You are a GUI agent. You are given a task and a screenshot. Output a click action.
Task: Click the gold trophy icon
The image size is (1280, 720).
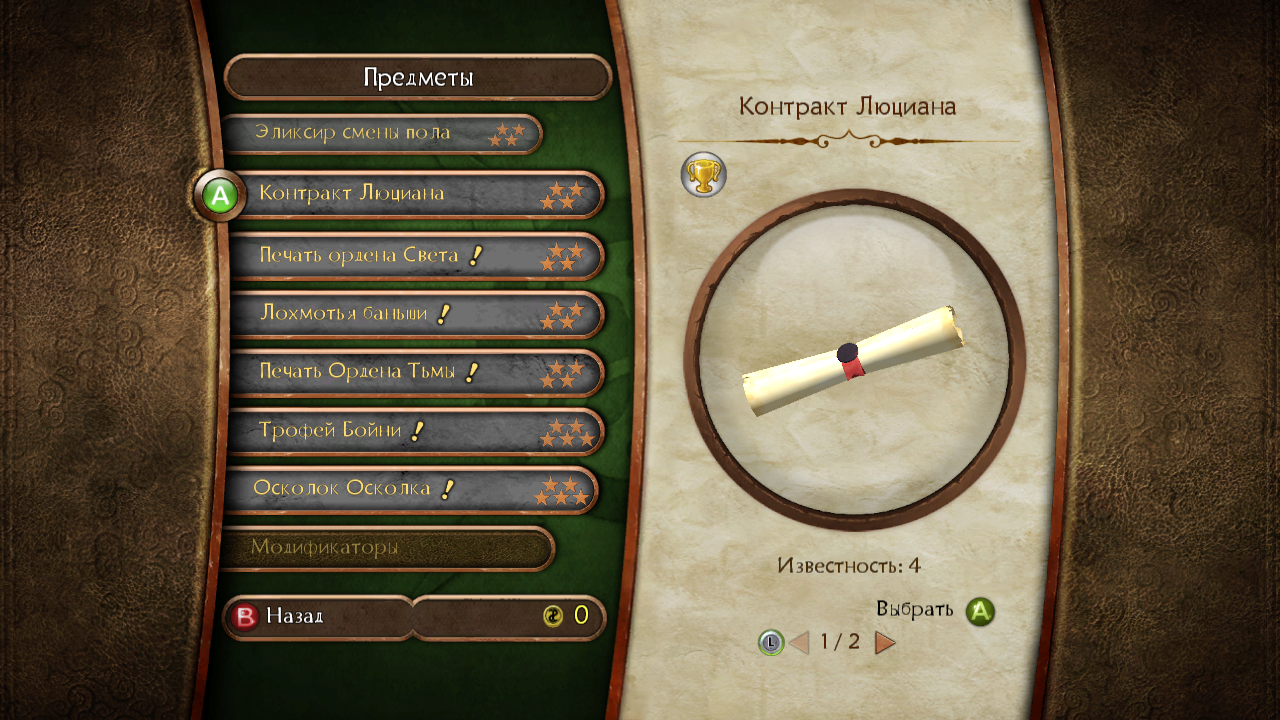coord(703,175)
